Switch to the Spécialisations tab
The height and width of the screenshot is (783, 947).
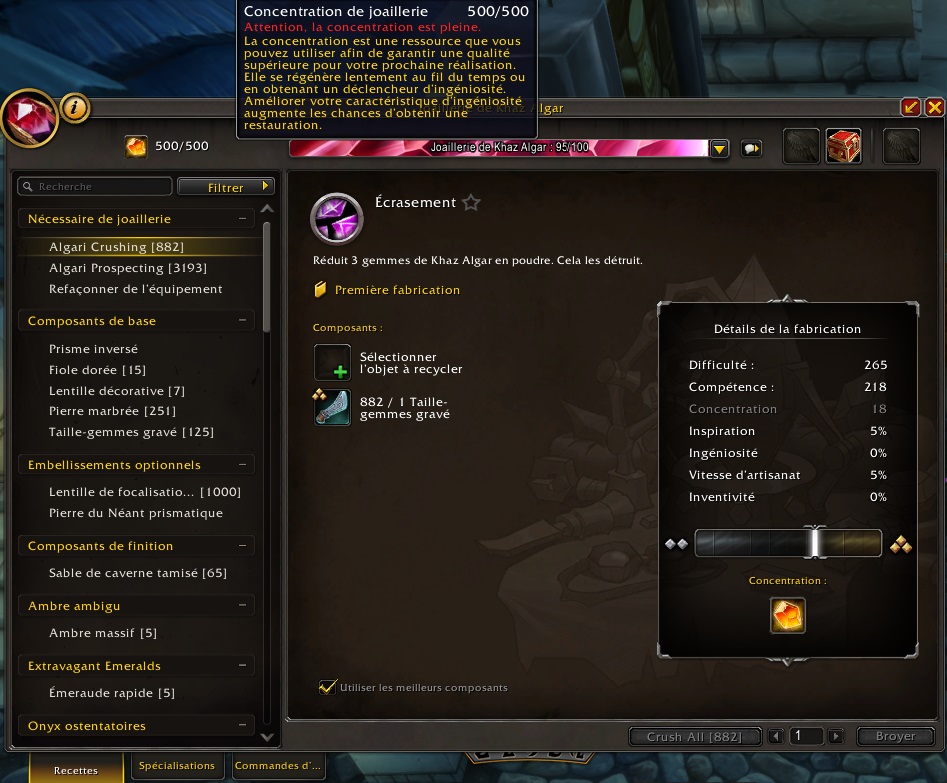point(177,766)
